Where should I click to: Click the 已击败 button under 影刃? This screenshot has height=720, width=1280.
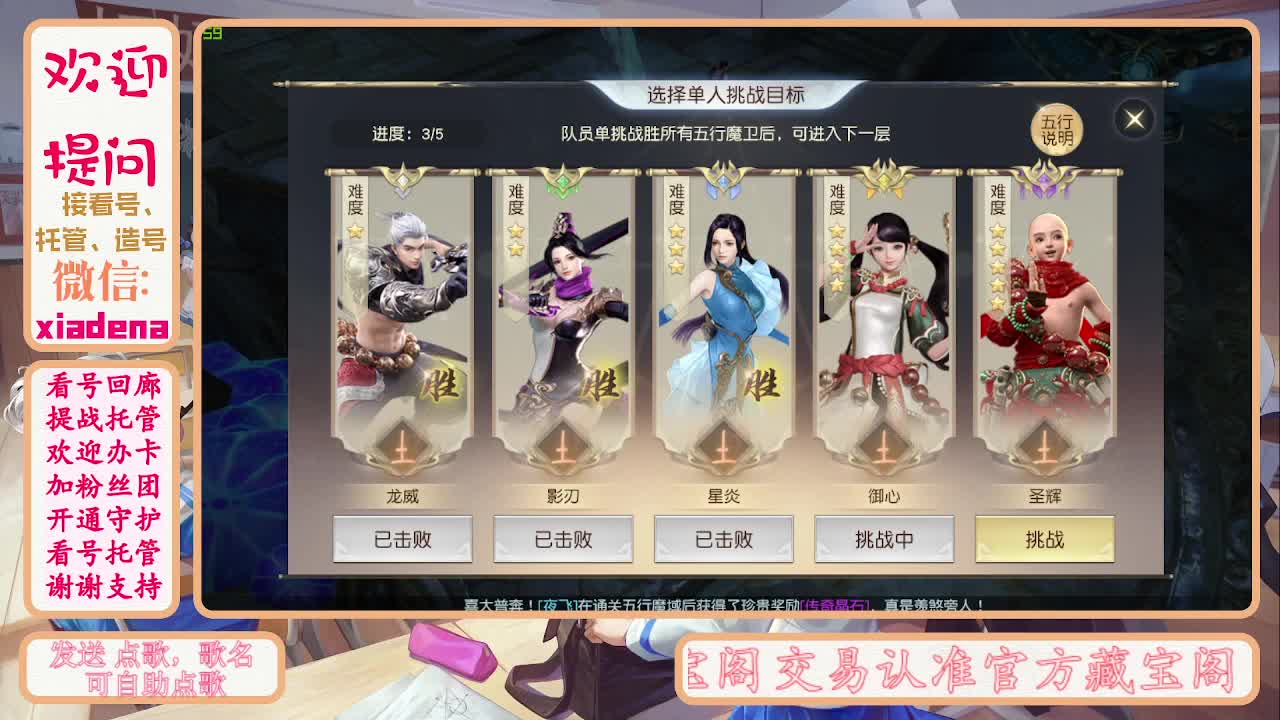pyautogui.click(x=564, y=539)
